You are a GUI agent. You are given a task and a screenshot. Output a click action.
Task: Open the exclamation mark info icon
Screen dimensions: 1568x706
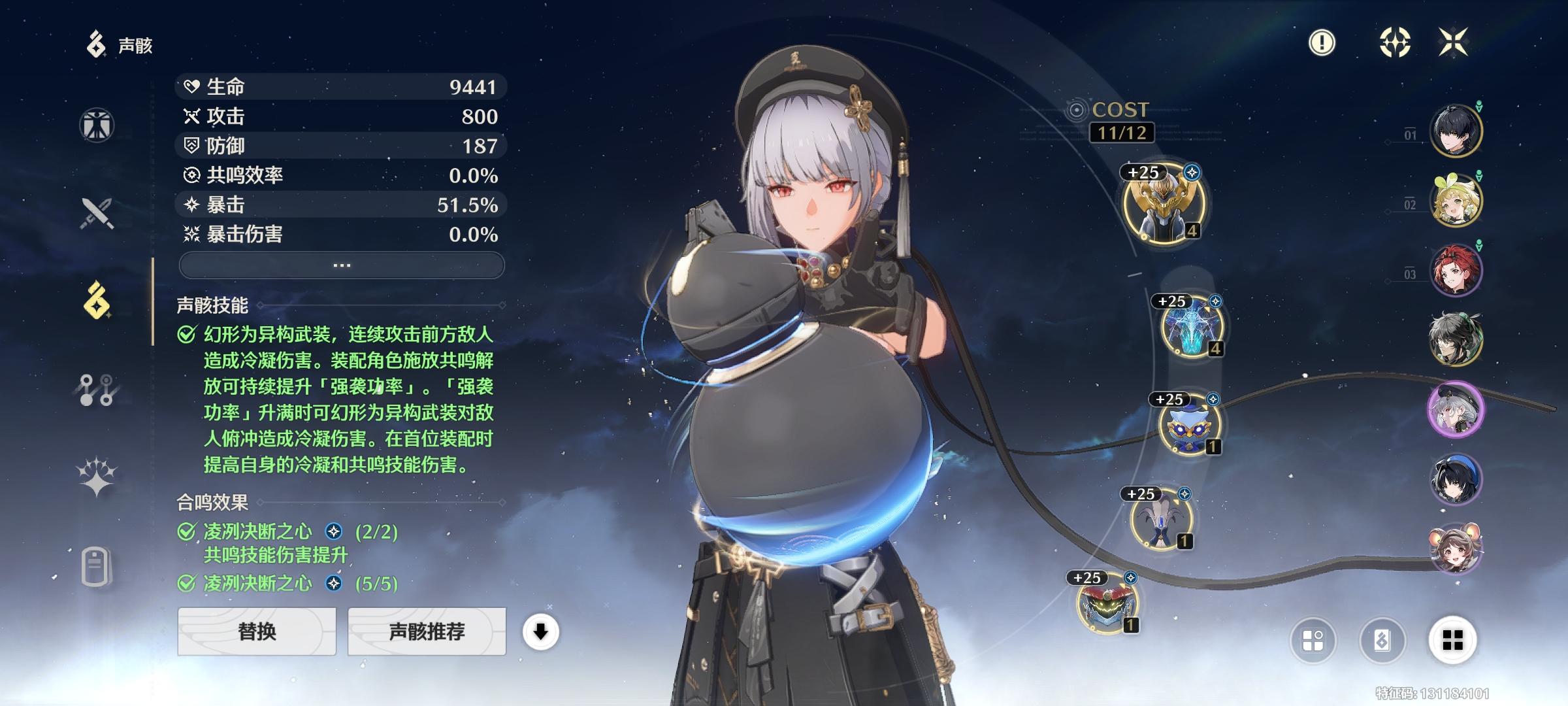tap(1322, 43)
